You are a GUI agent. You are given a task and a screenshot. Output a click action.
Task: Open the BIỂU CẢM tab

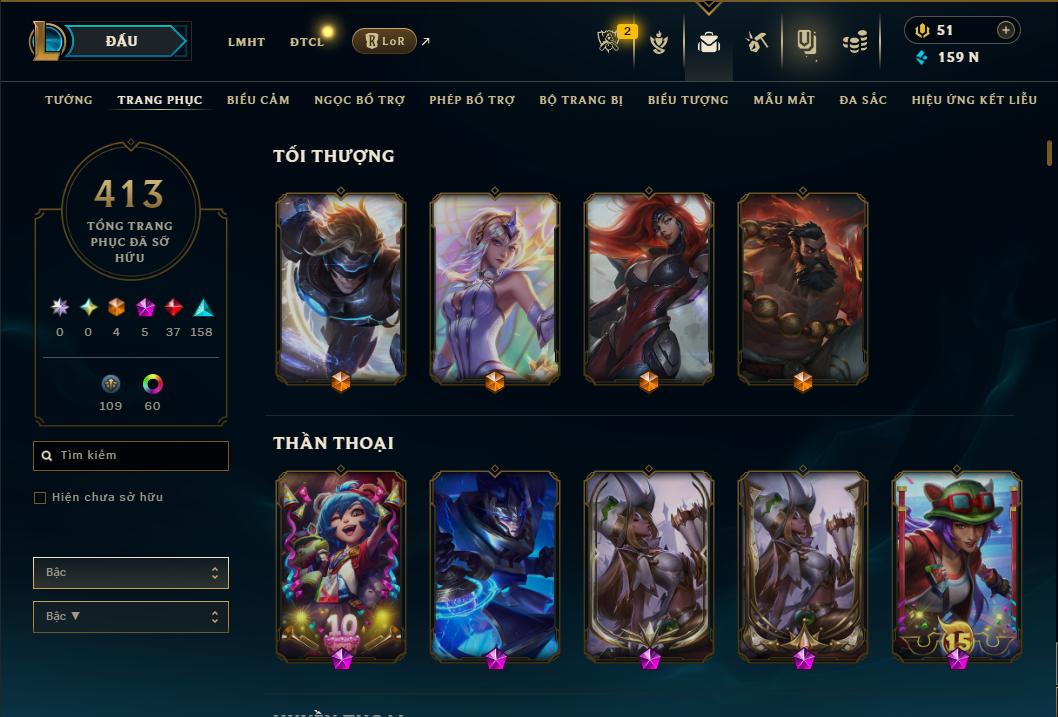point(258,100)
